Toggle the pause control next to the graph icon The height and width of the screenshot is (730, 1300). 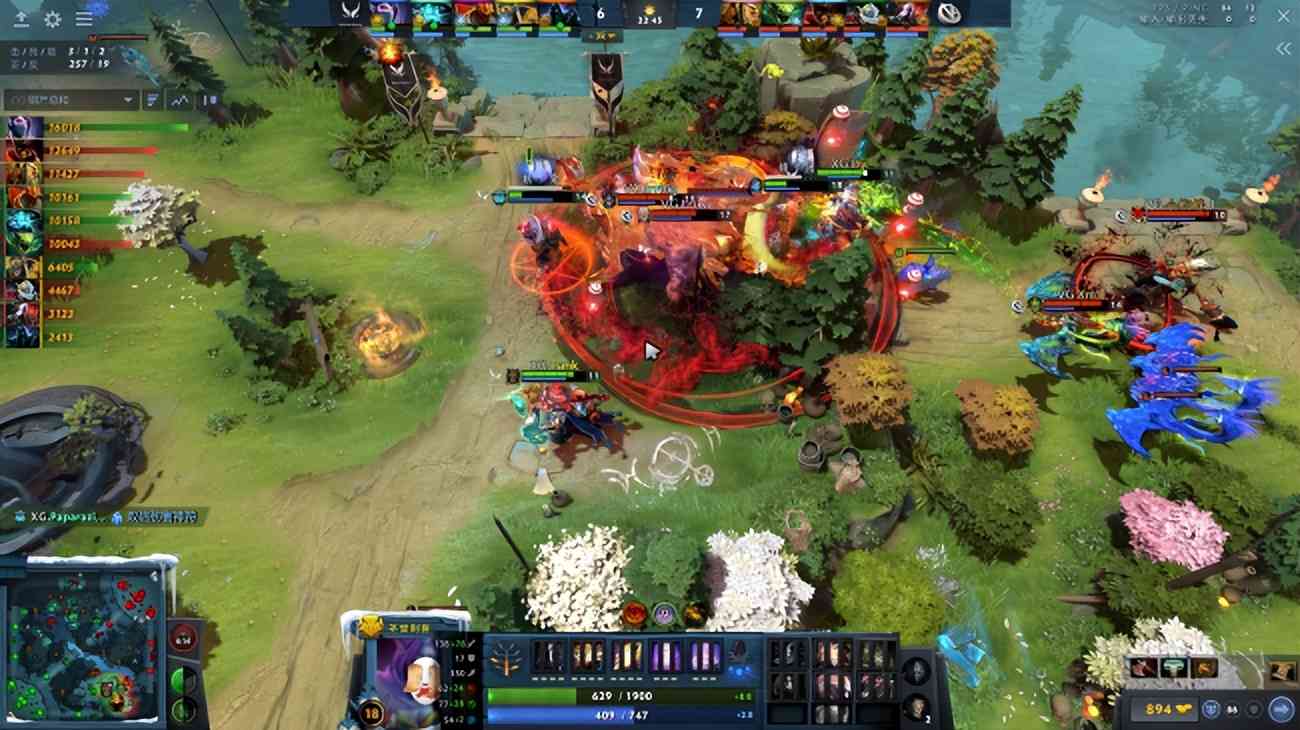point(205,100)
